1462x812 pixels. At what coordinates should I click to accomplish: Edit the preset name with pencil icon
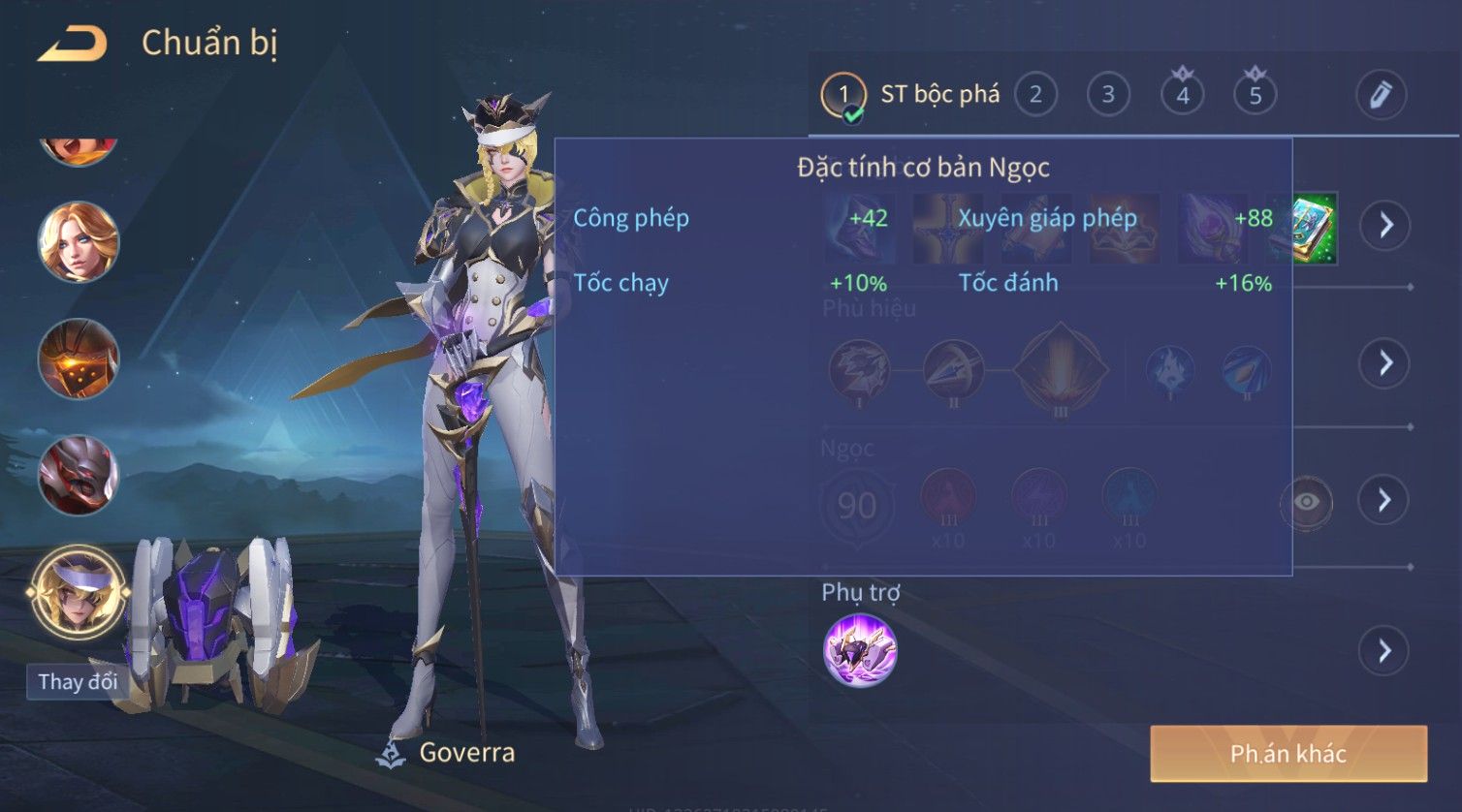(x=1381, y=95)
